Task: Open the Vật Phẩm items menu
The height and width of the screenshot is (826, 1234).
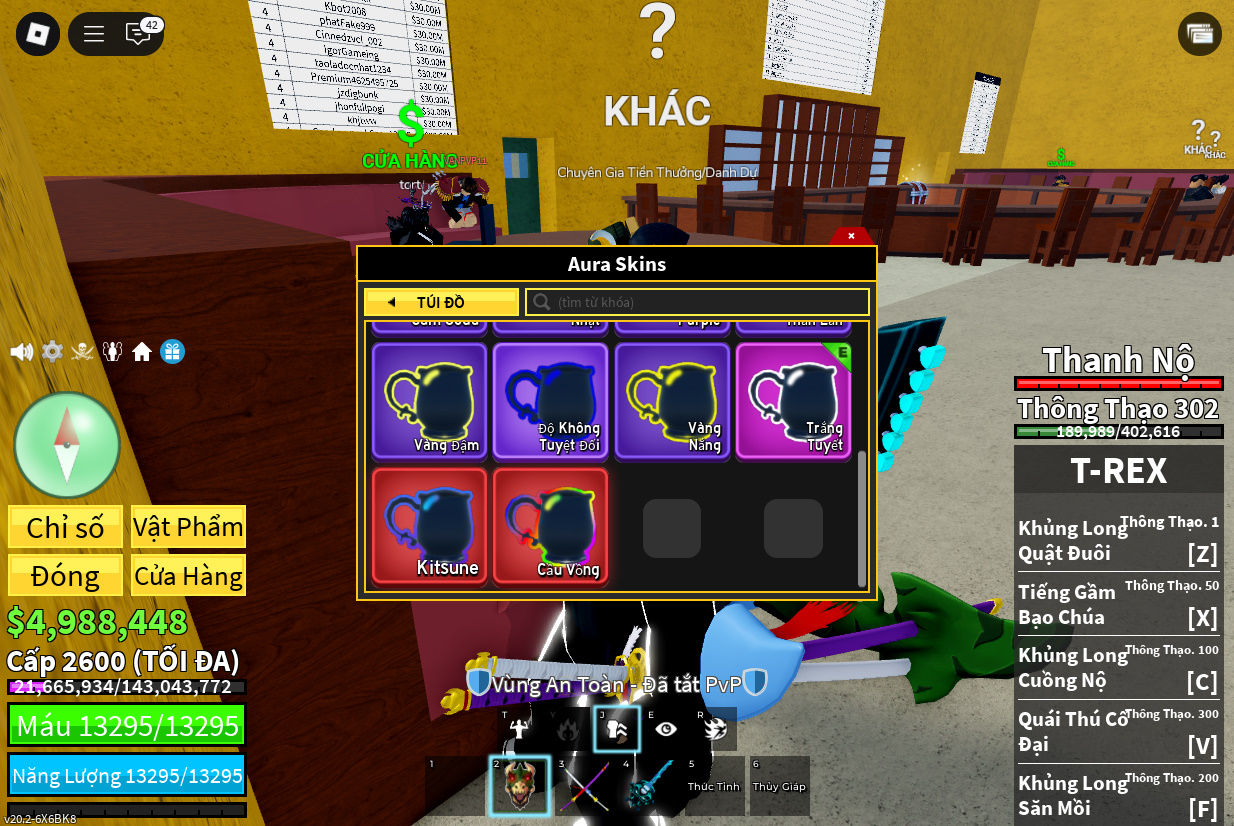Action: [188, 527]
